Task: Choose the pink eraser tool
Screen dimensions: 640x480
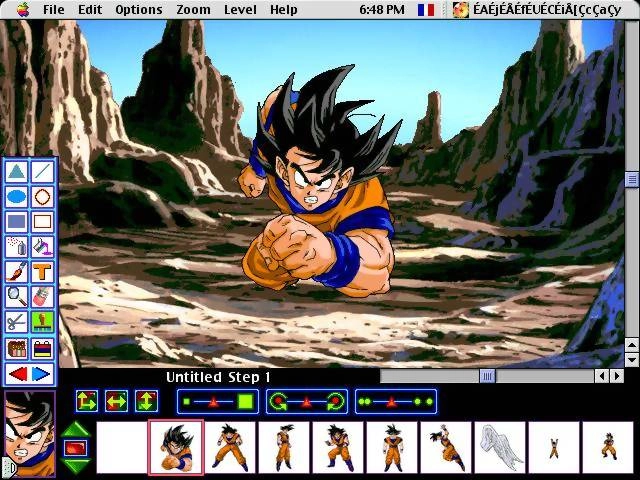Action: (42, 296)
